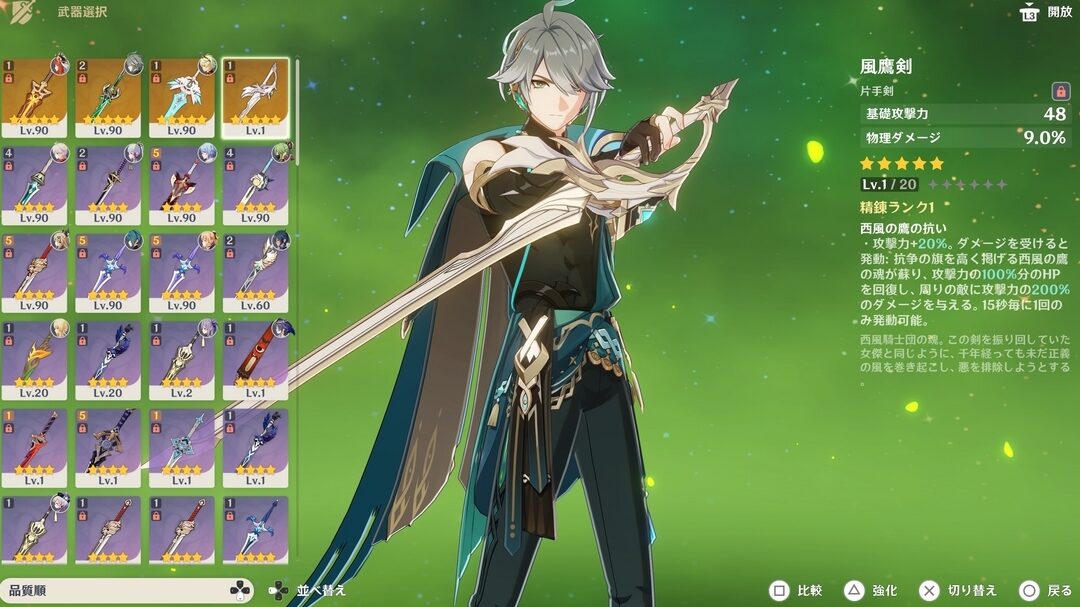This screenshot has height=607, width=1080.
Task: Open the 品質順 sort order selector
Action: coord(127,591)
